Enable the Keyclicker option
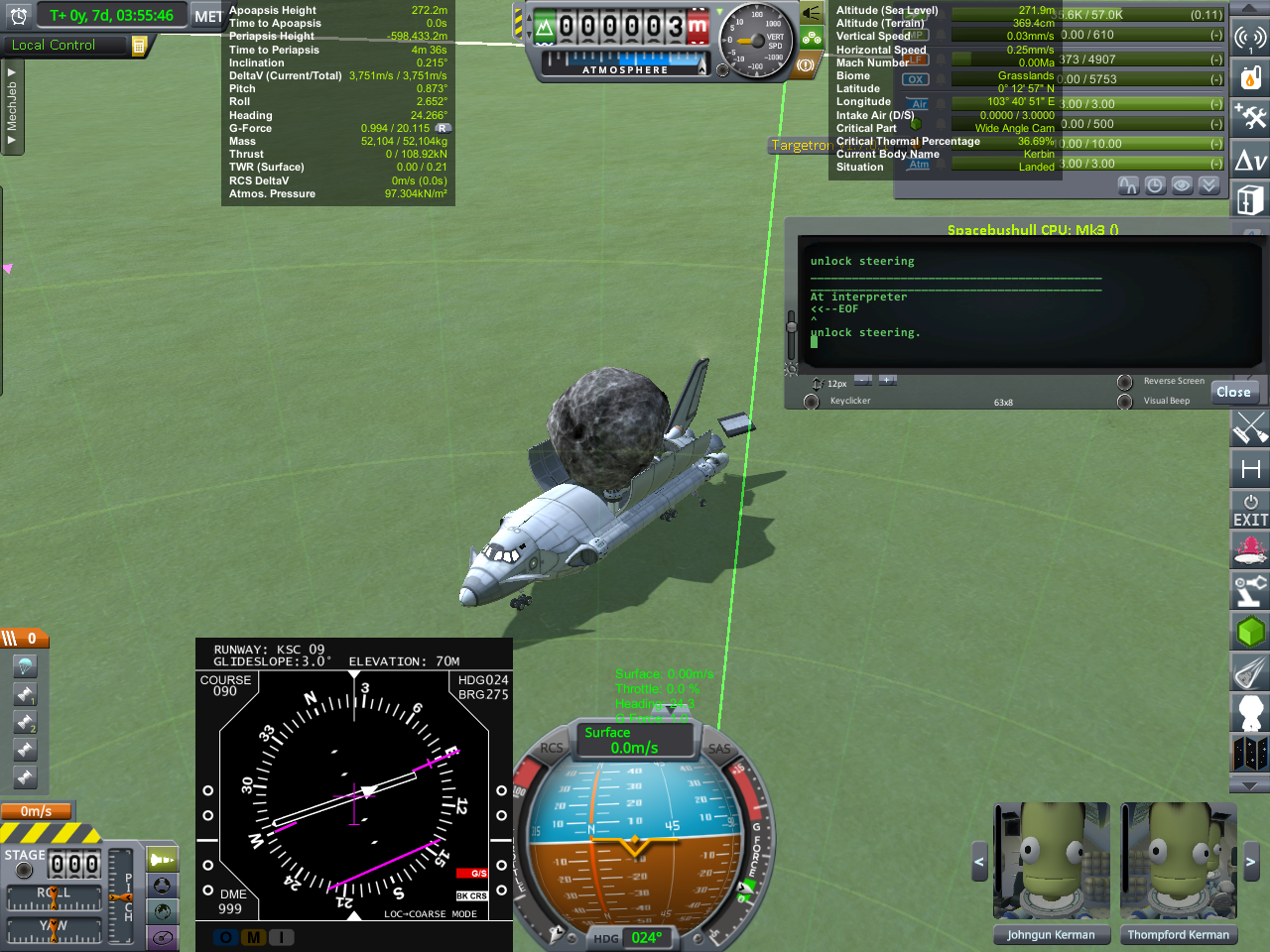This screenshot has height=952, width=1270. (x=812, y=402)
